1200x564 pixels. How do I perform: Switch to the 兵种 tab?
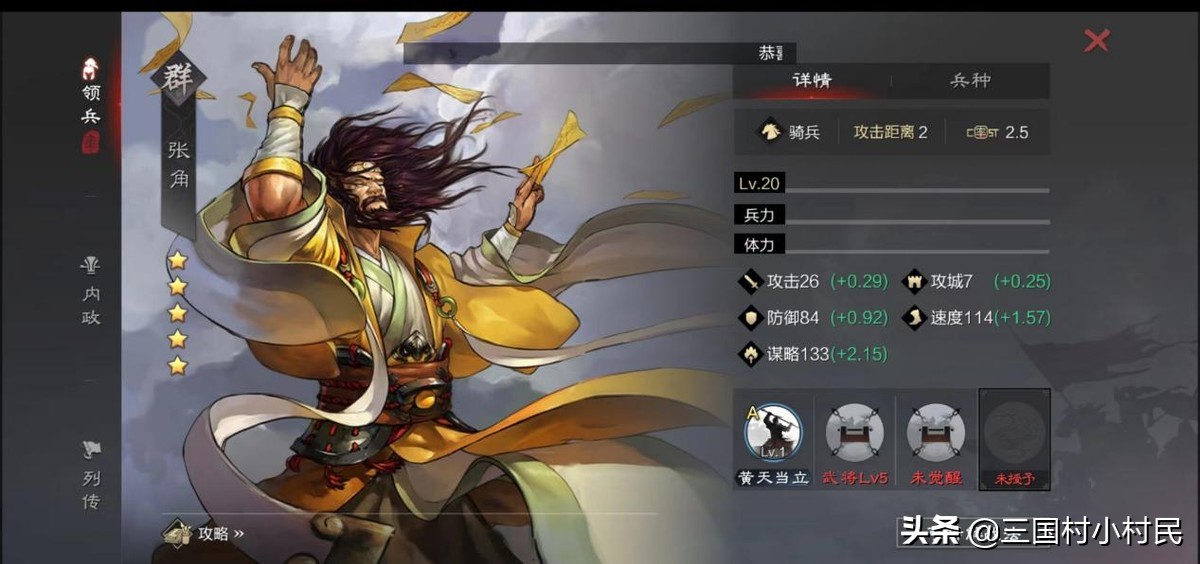pos(970,81)
